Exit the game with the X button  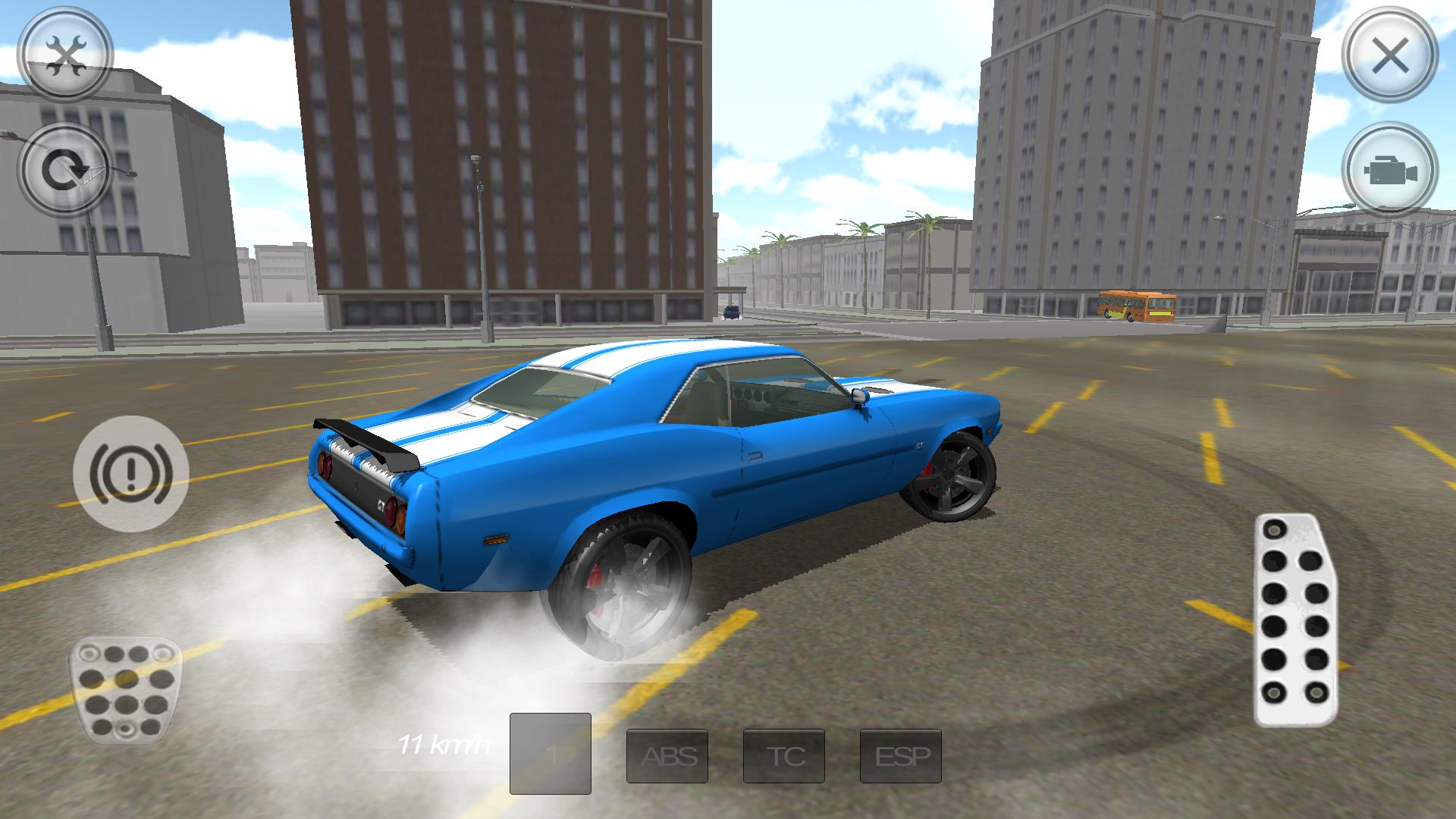point(1392,53)
